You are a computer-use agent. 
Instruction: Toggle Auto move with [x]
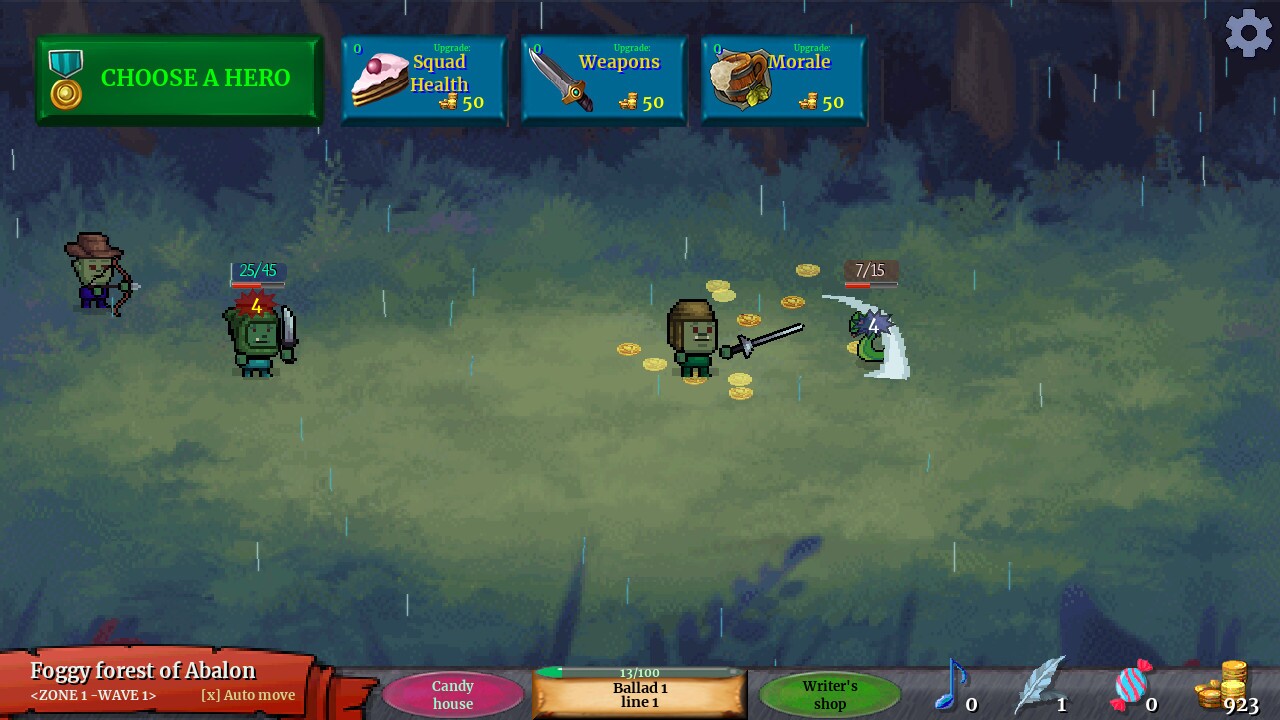246,695
